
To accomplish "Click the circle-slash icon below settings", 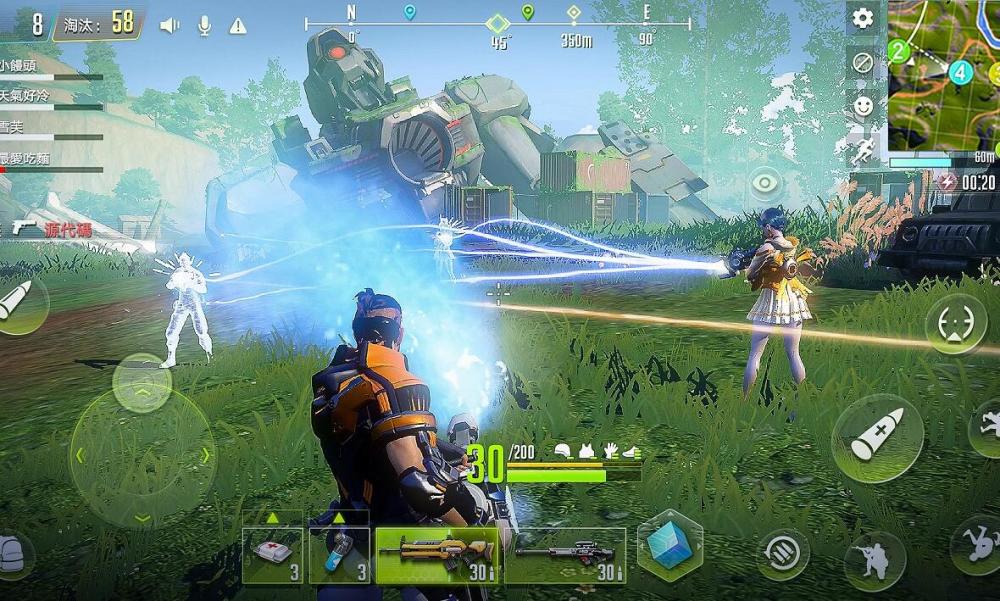I will (x=863, y=63).
